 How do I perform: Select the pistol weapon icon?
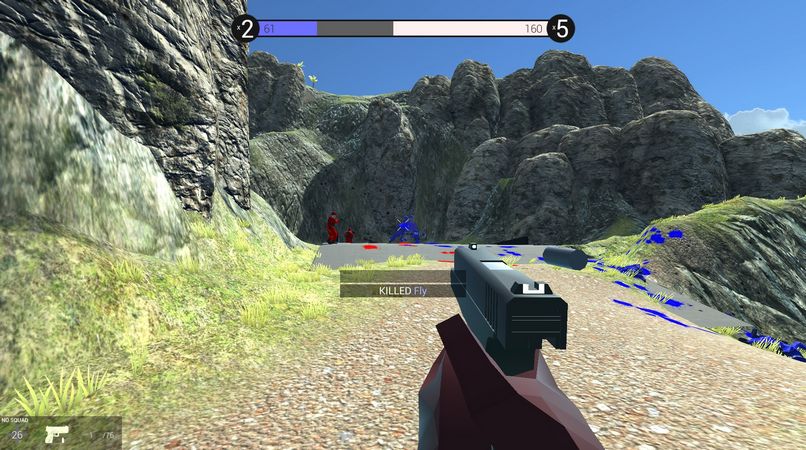(x=56, y=435)
